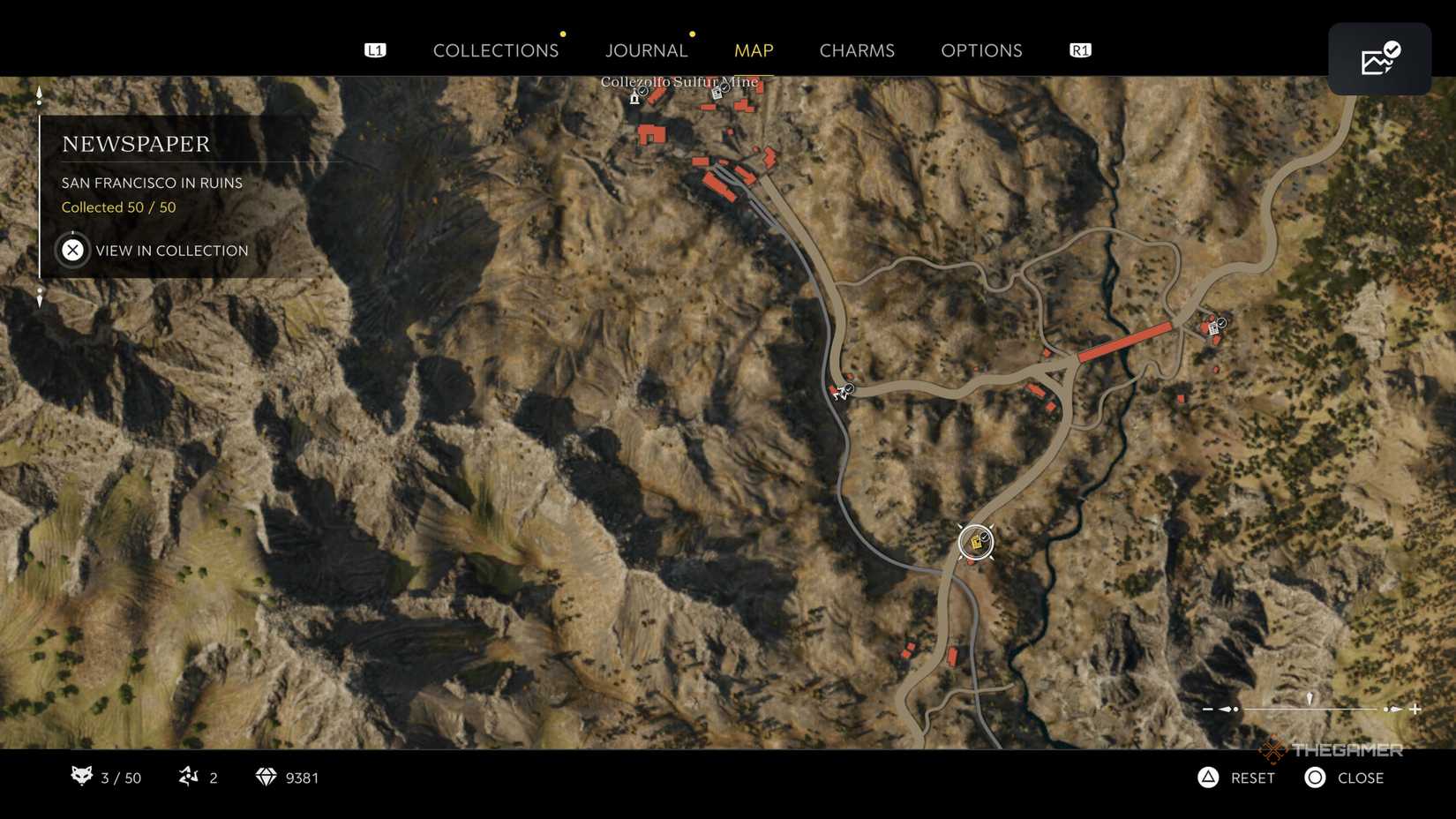
Task: Open the JOURNAL tab
Action: 646,50
